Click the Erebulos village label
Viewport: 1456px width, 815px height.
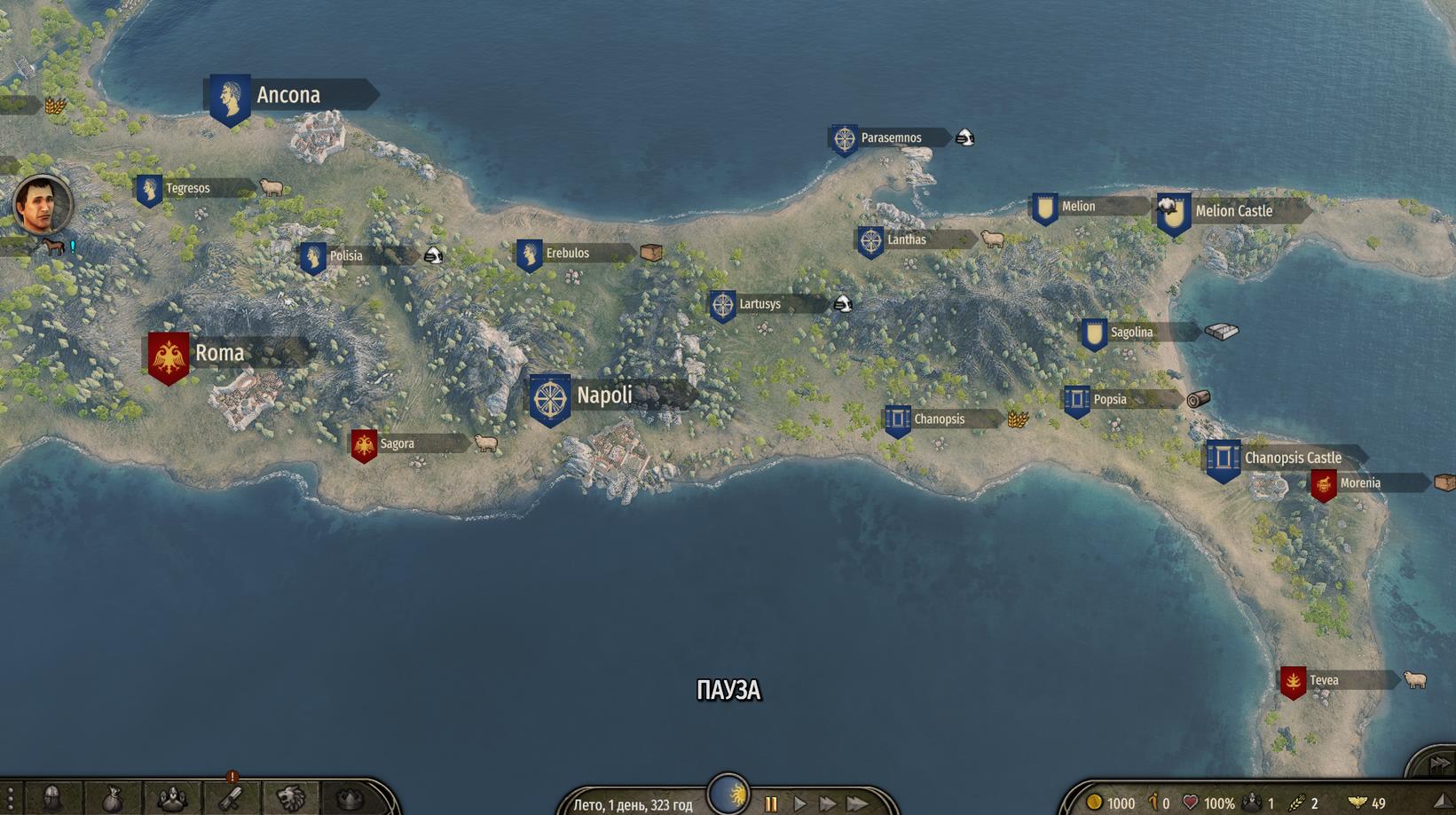click(x=567, y=253)
